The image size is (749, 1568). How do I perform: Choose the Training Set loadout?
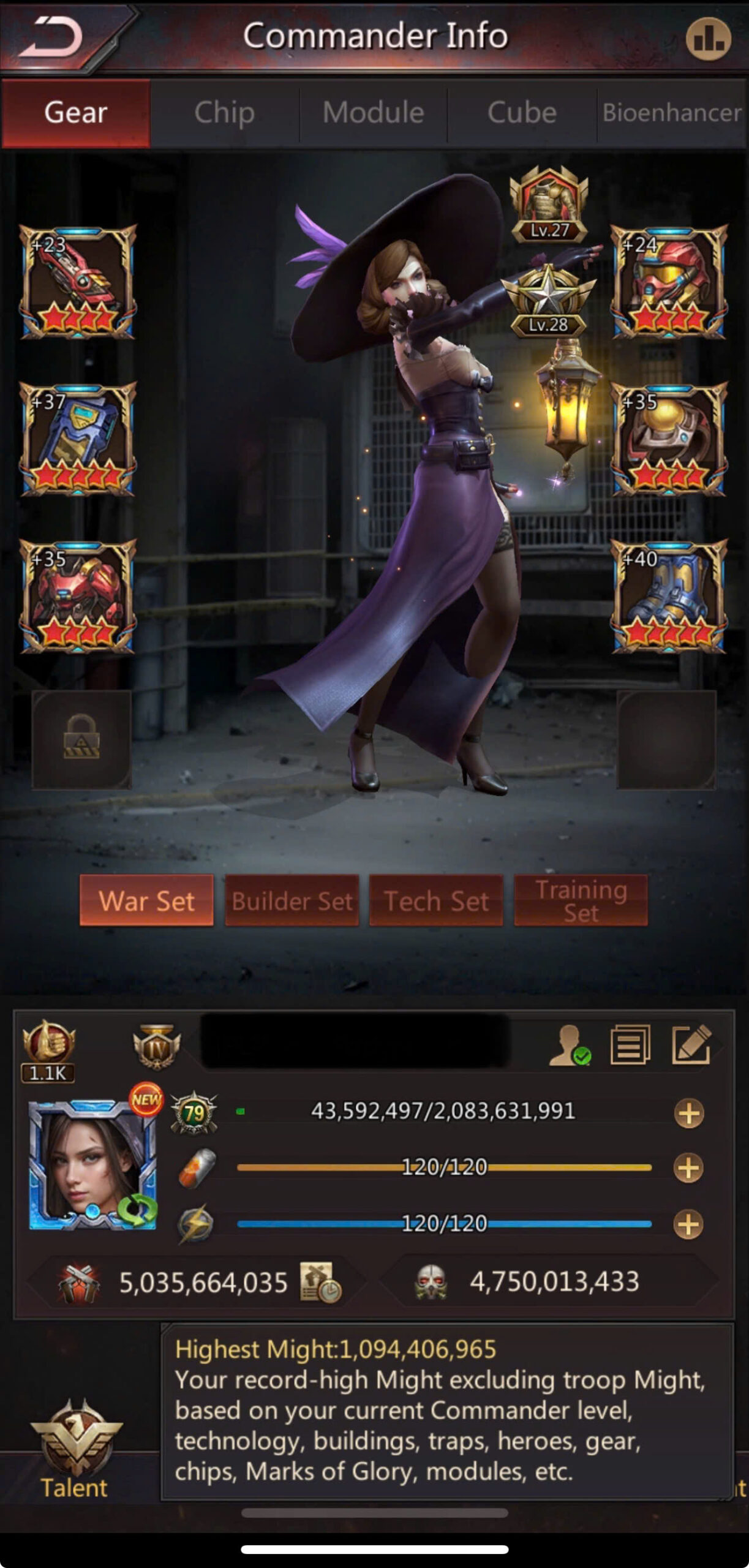point(581,900)
